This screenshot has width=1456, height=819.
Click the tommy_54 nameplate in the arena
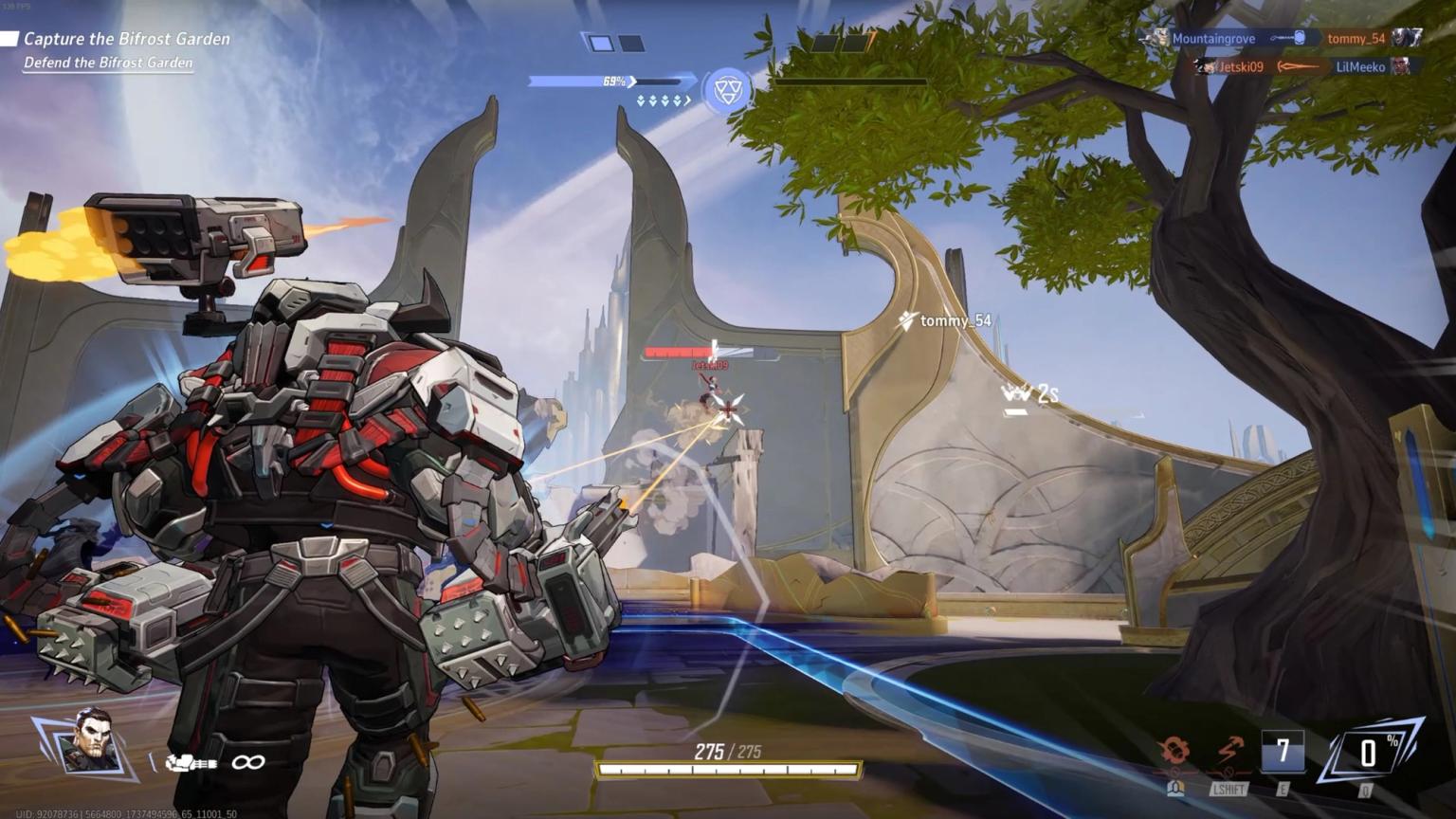click(x=952, y=321)
